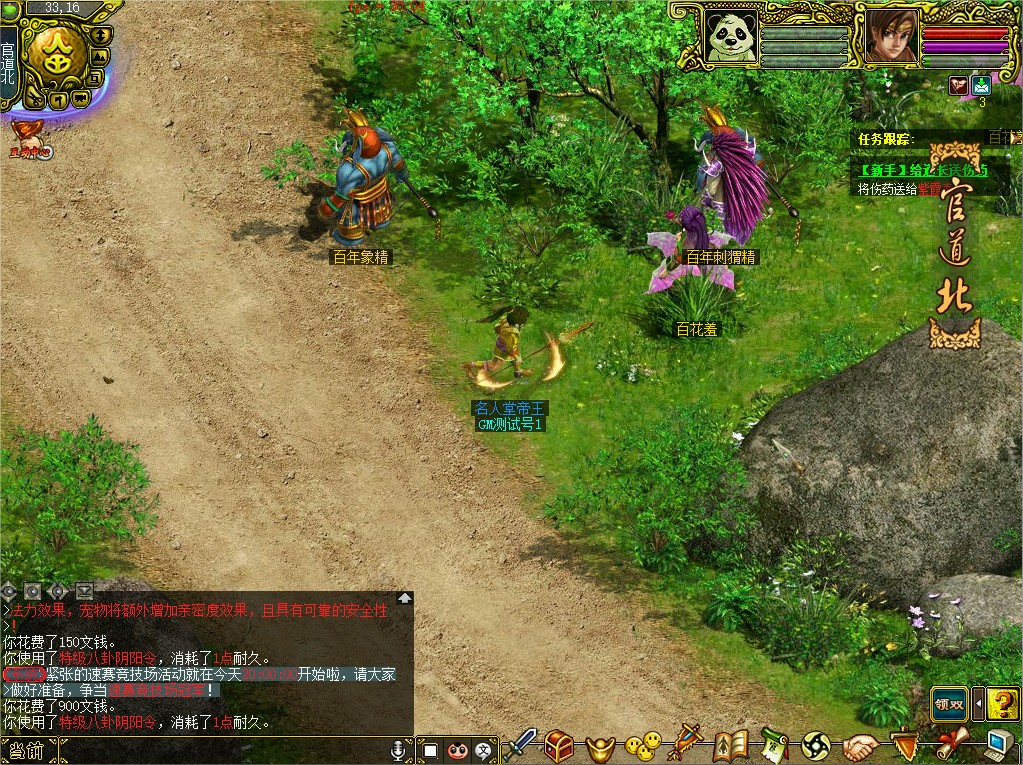Select the panda pet portrait
The image size is (1023, 765).
pyautogui.click(x=729, y=36)
